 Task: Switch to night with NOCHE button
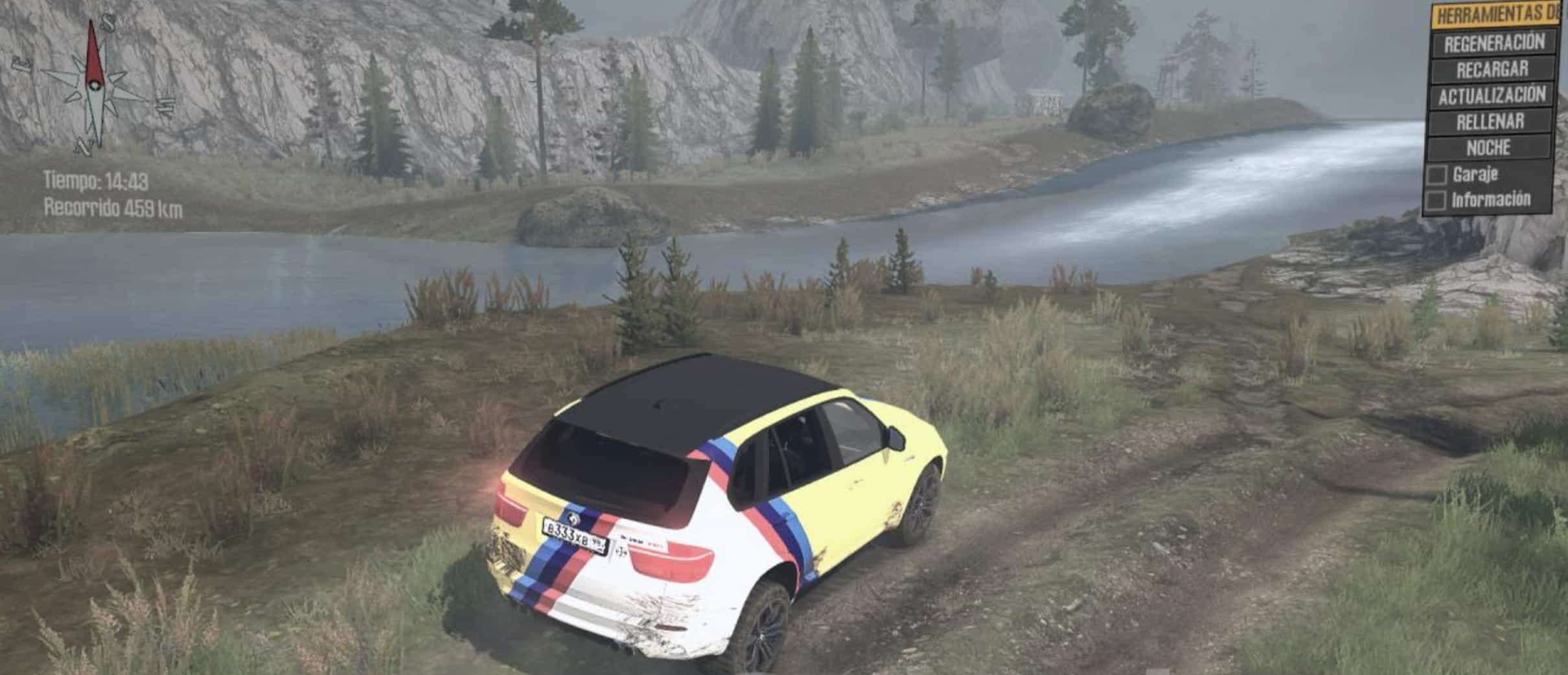pyautogui.click(x=1489, y=148)
